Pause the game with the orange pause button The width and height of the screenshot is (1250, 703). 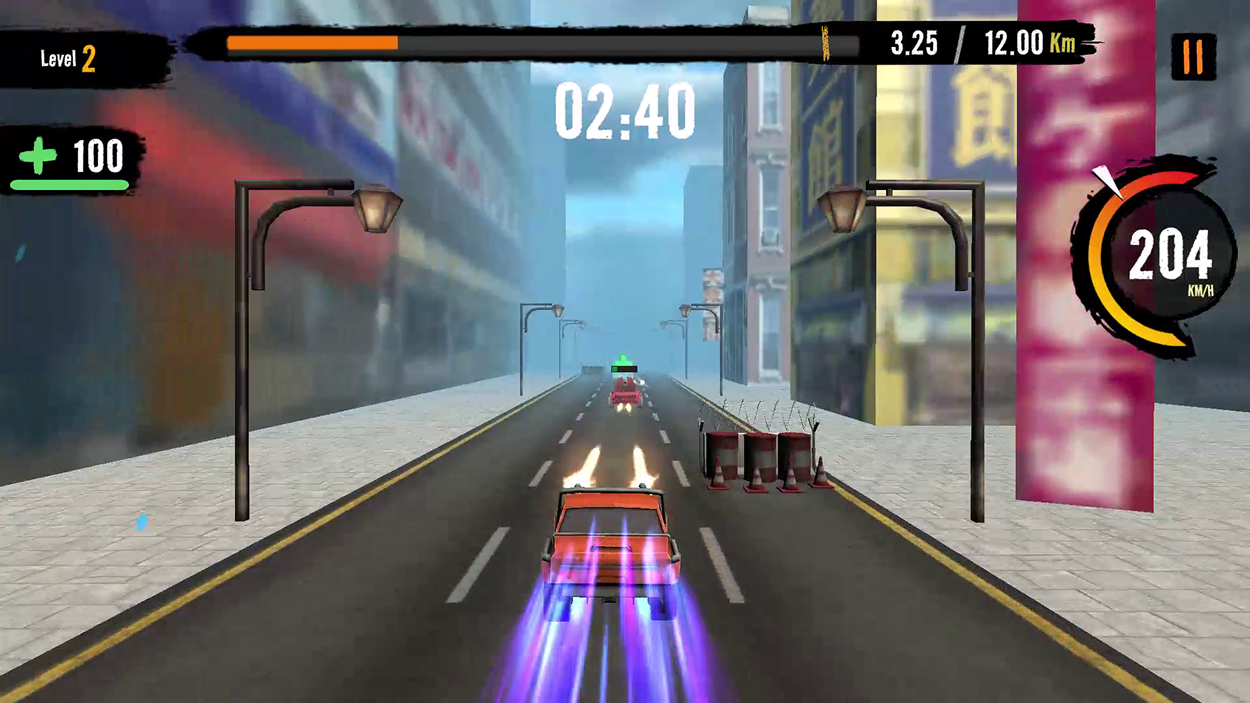pos(1193,58)
